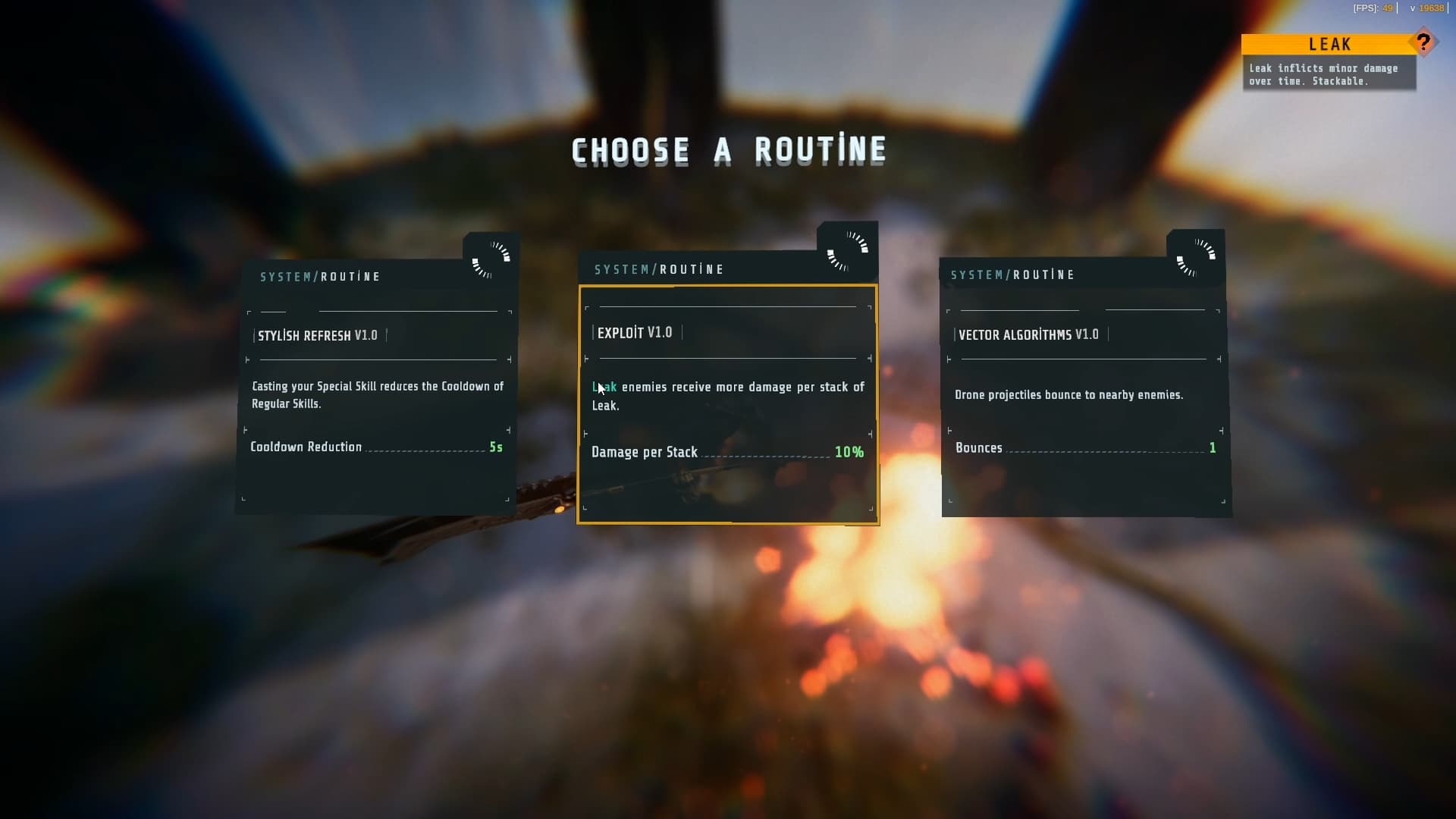The width and height of the screenshot is (1456, 819).
Task: Click the orange question mark help icon
Action: click(x=1423, y=42)
